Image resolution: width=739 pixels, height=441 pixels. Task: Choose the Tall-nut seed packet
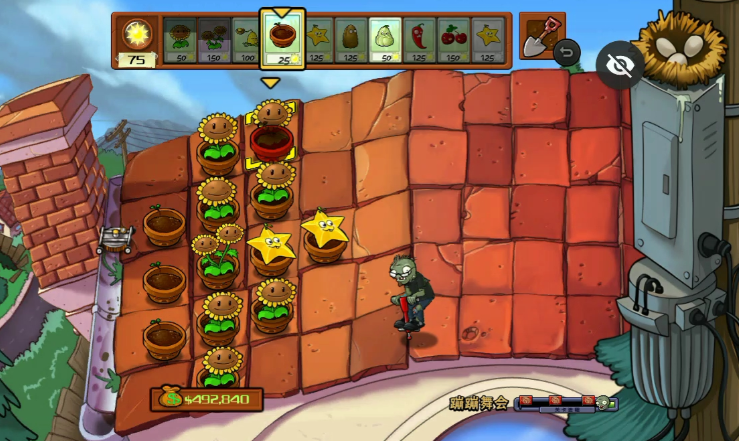(x=351, y=42)
